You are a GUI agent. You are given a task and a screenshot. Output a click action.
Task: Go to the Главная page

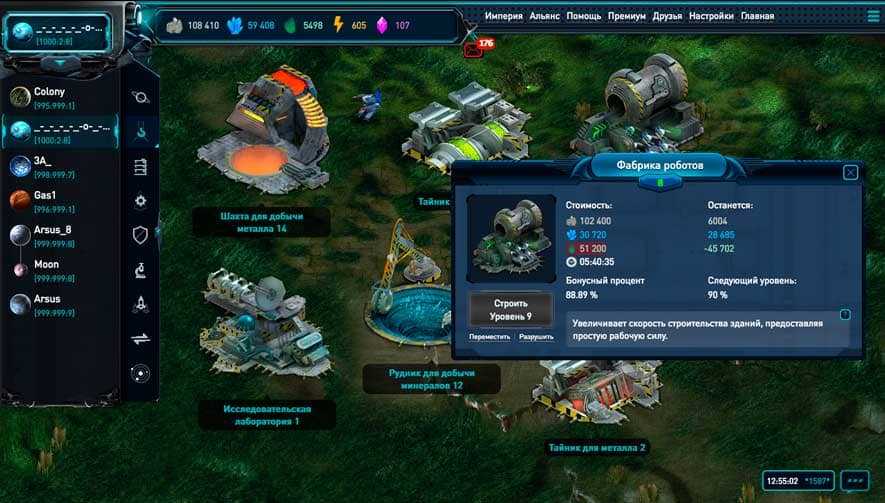(758, 16)
